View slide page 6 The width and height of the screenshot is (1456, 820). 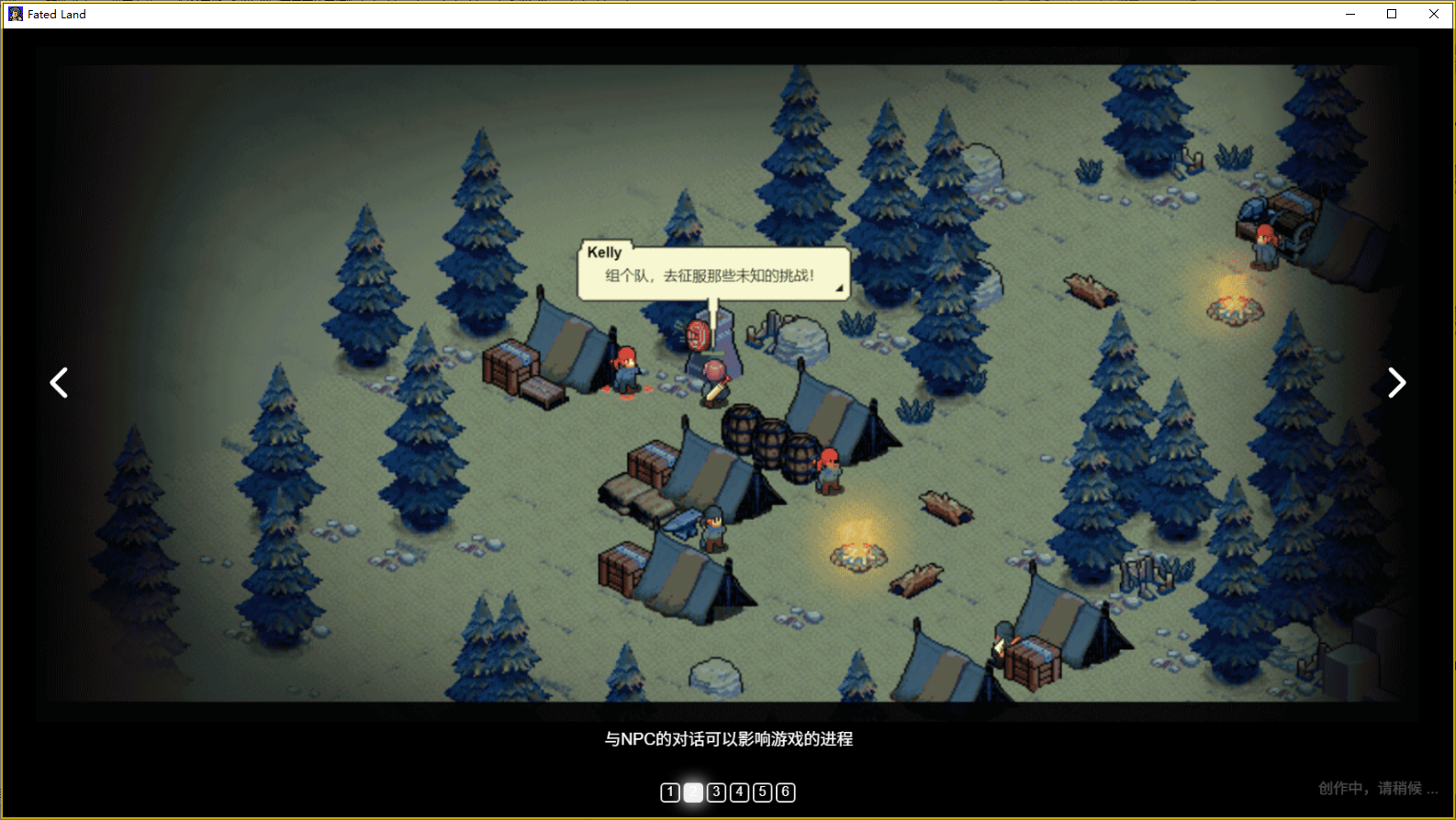click(785, 792)
